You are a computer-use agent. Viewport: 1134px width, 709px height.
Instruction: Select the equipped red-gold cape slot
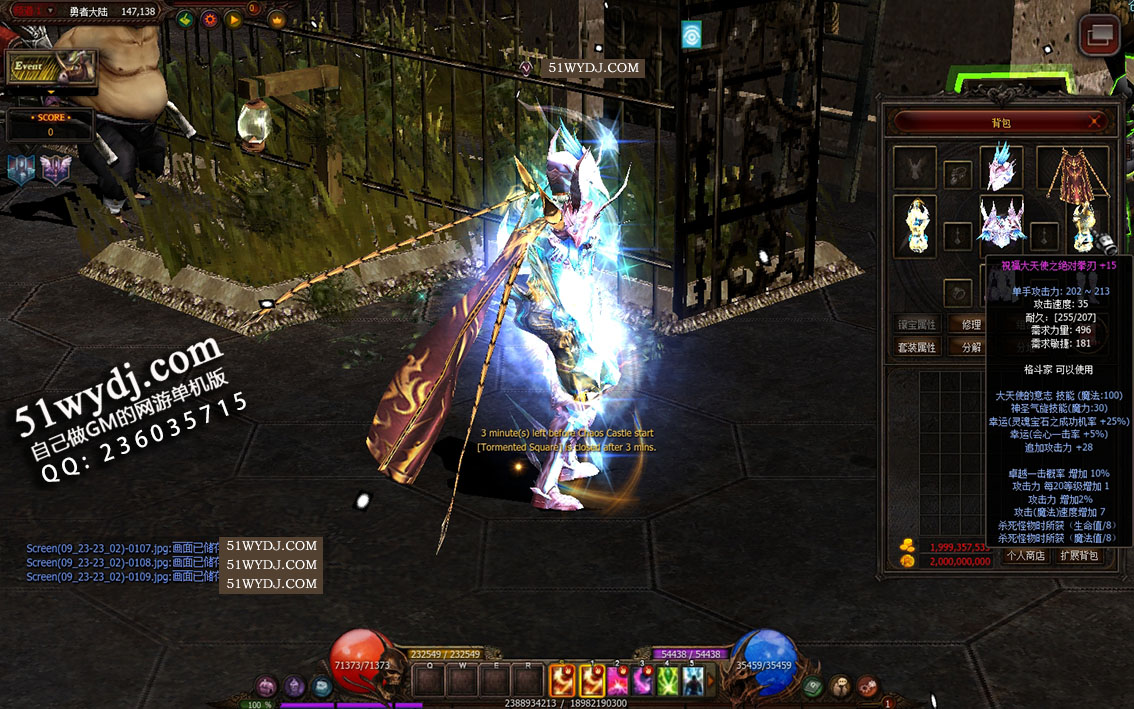coord(1073,172)
